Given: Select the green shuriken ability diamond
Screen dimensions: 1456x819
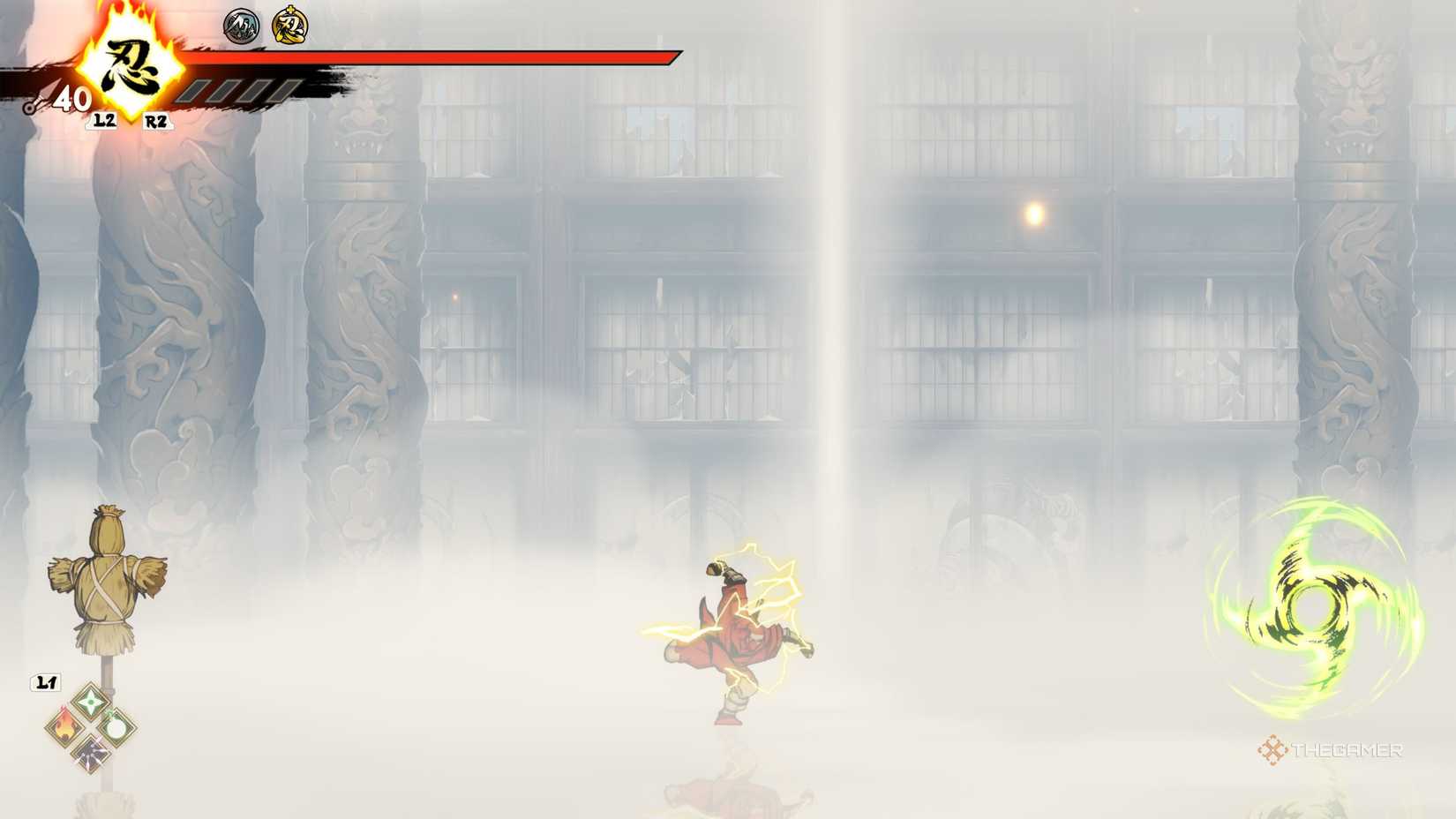Looking at the screenshot, I should (90, 702).
